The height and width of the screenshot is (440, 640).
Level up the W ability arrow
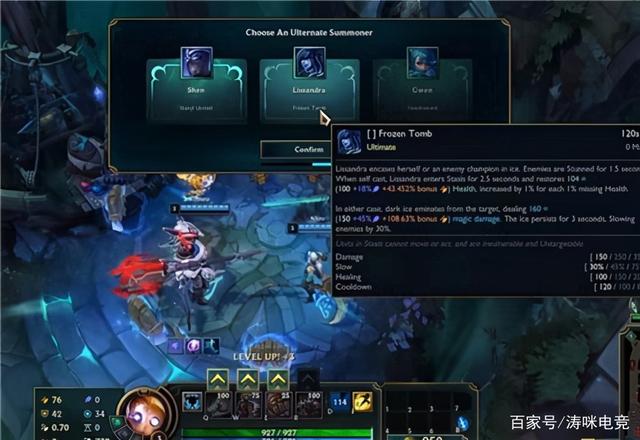(x=247, y=380)
